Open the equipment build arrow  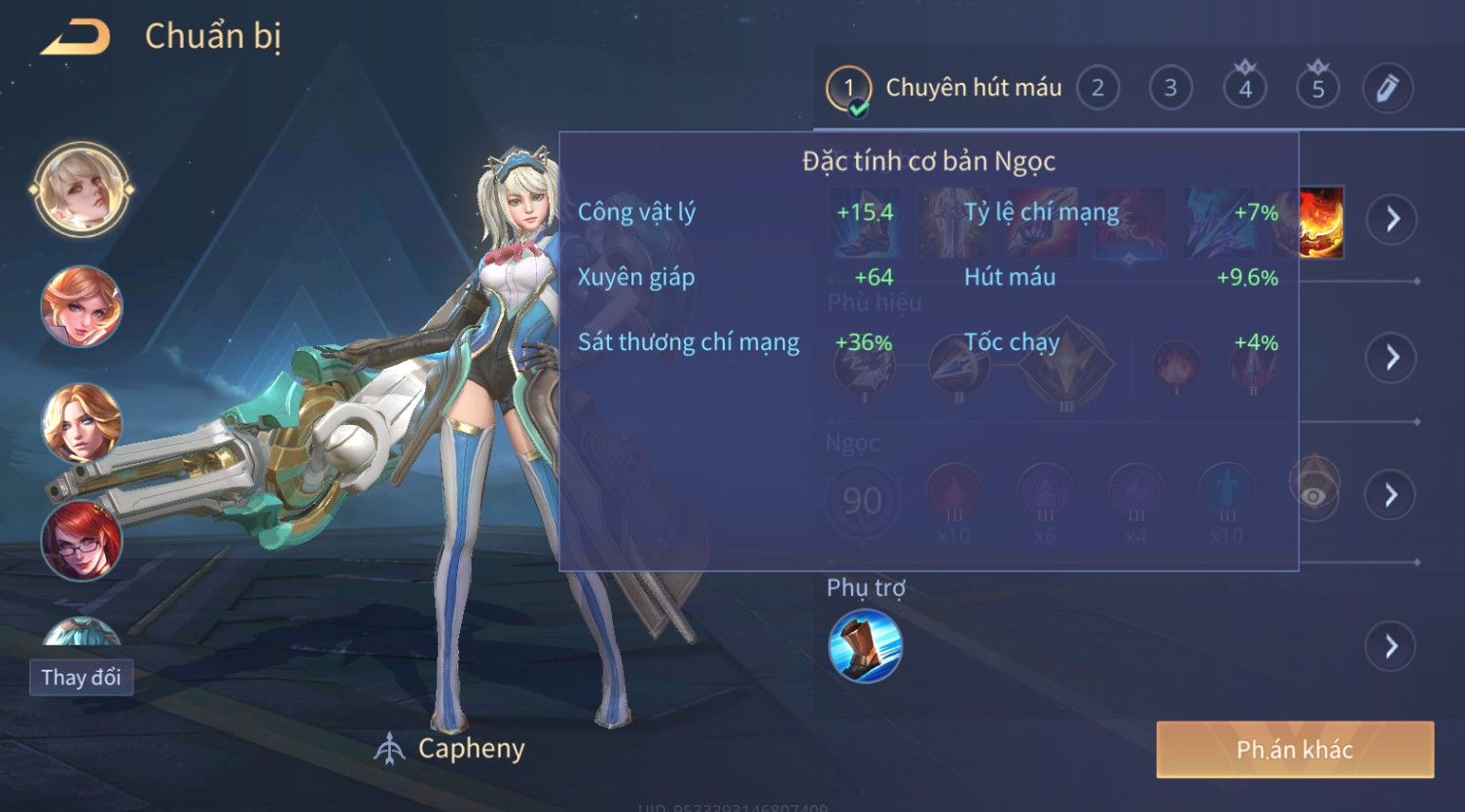(x=1392, y=219)
